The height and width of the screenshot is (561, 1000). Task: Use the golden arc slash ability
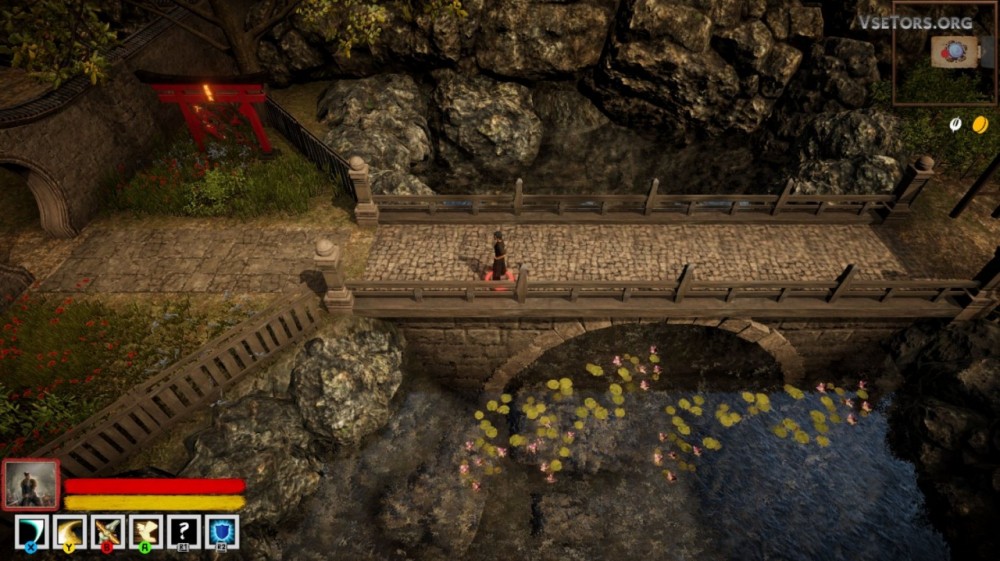tap(69, 531)
